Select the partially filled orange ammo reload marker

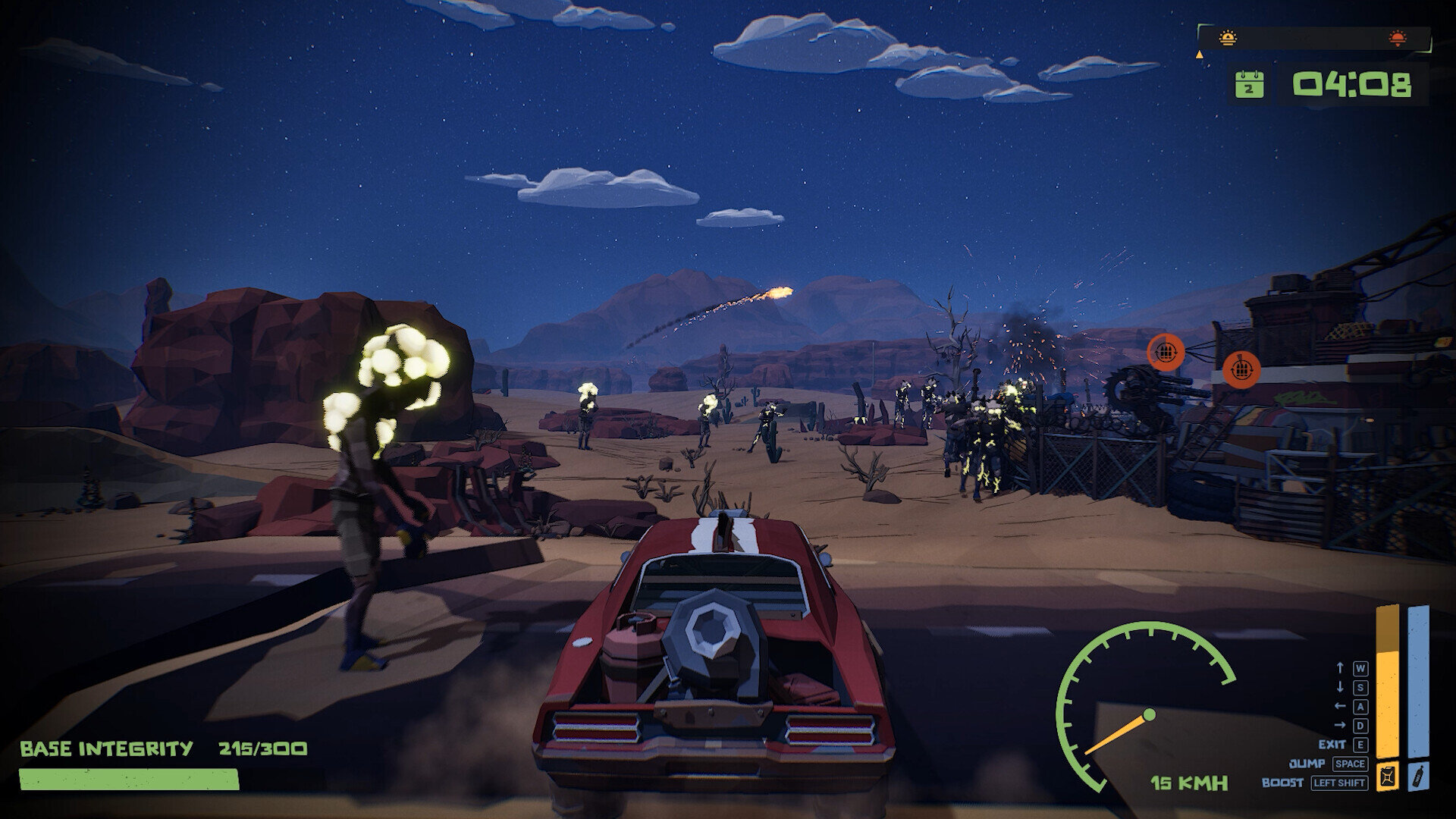click(x=1166, y=350)
